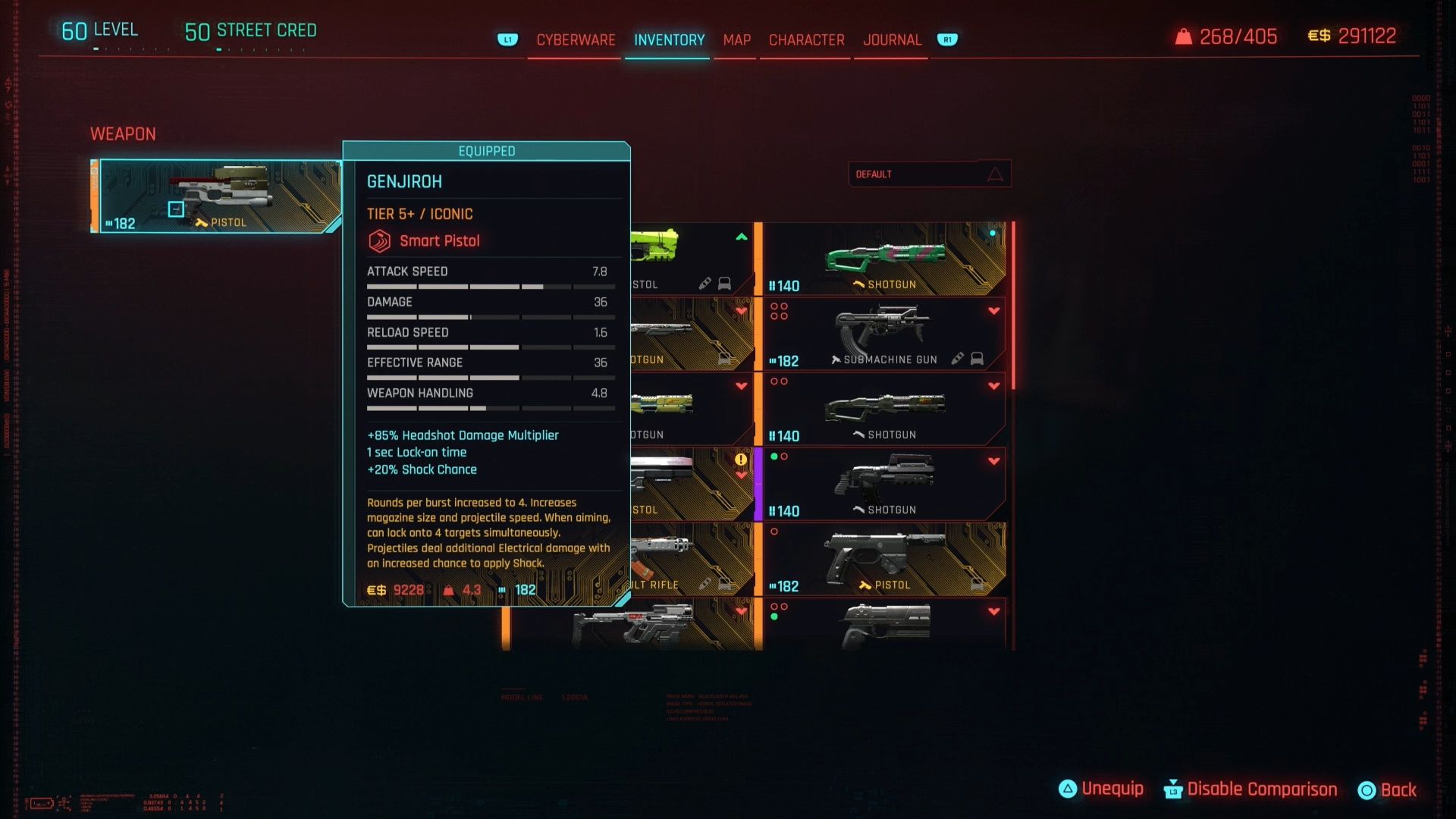Switch to the Cyberware tab

click(x=576, y=40)
